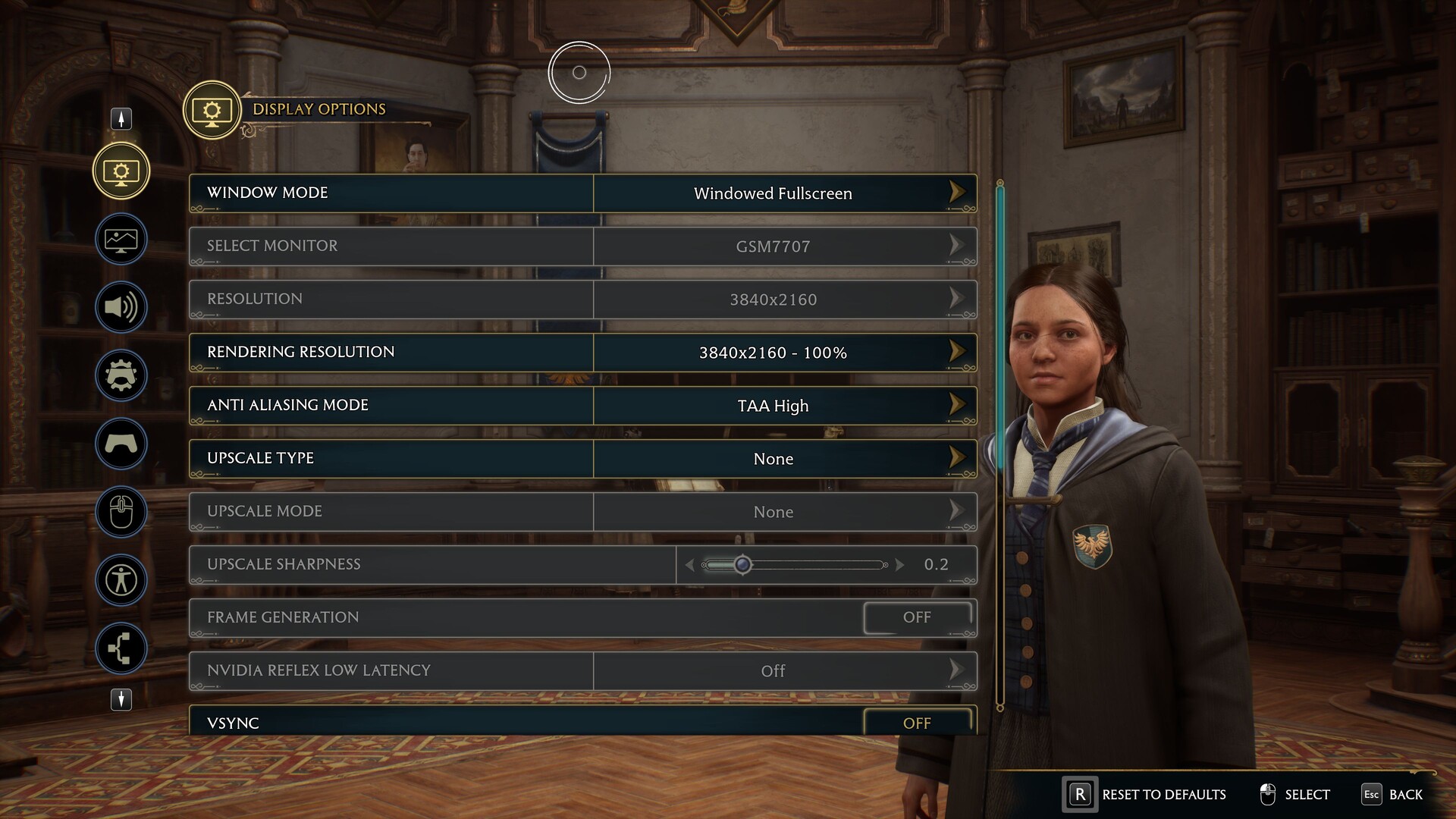Screen dimensions: 1456x819
Task: Click the Upscale Sharpness slider handle
Action: click(x=743, y=564)
